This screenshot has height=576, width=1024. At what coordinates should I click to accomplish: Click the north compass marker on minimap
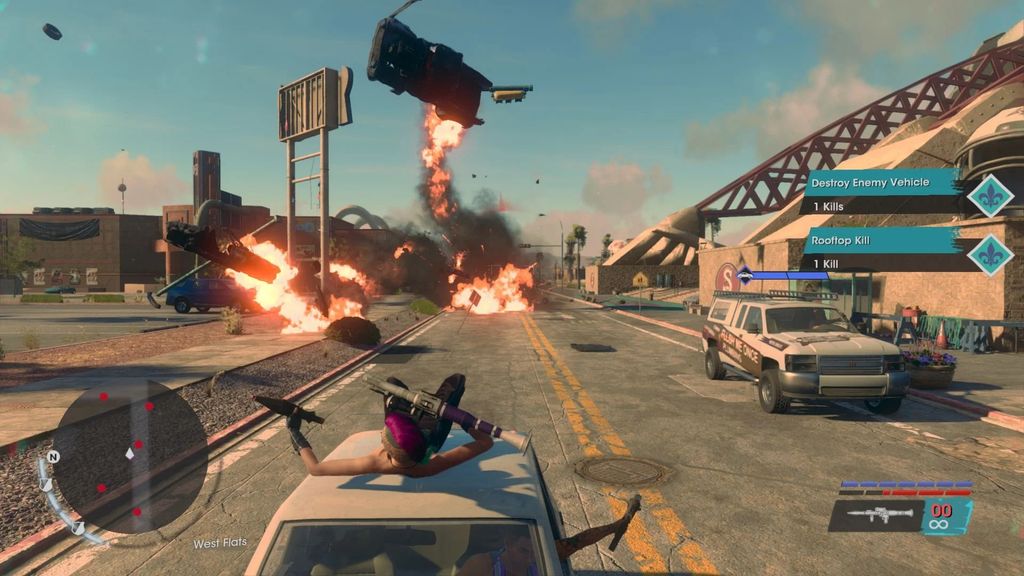click(54, 457)
